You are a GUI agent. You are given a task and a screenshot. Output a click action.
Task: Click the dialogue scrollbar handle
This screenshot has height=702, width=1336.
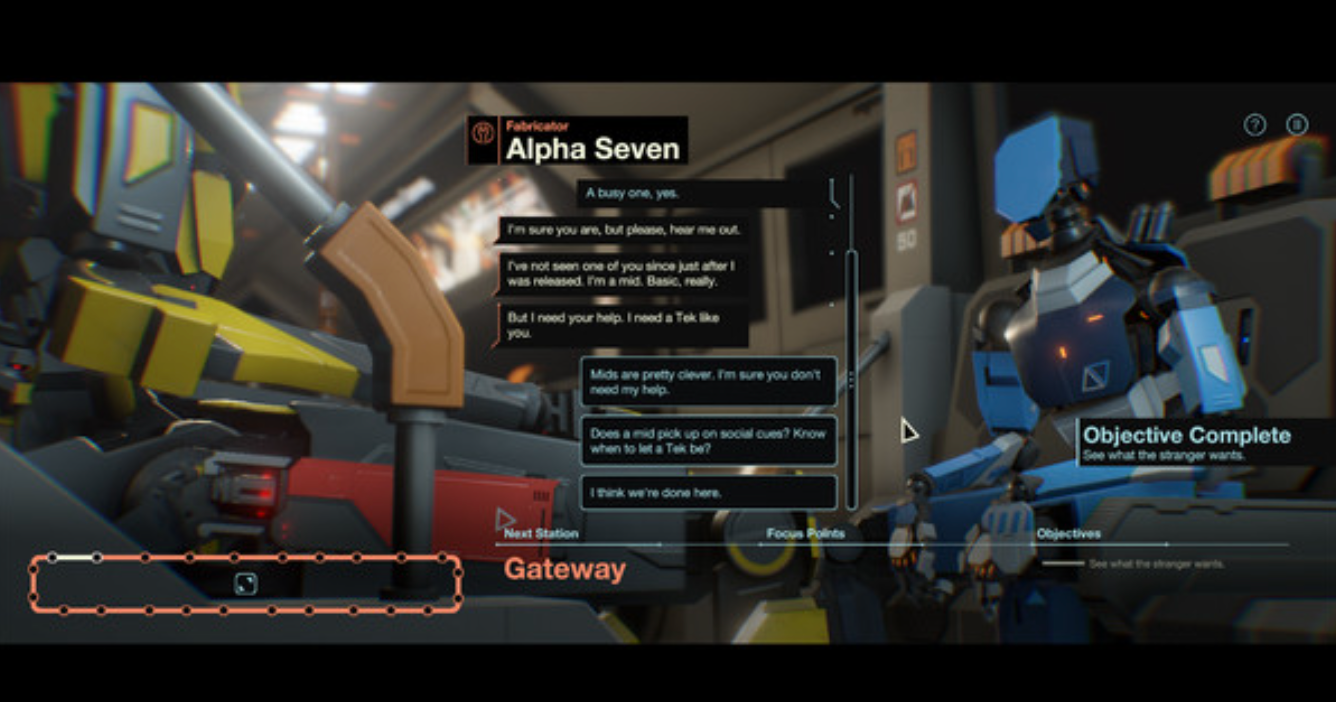pos(851,380)
